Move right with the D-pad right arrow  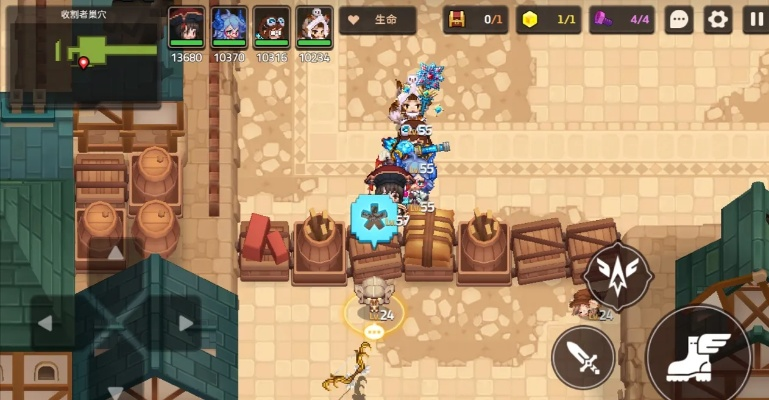(x=185, y=324)
